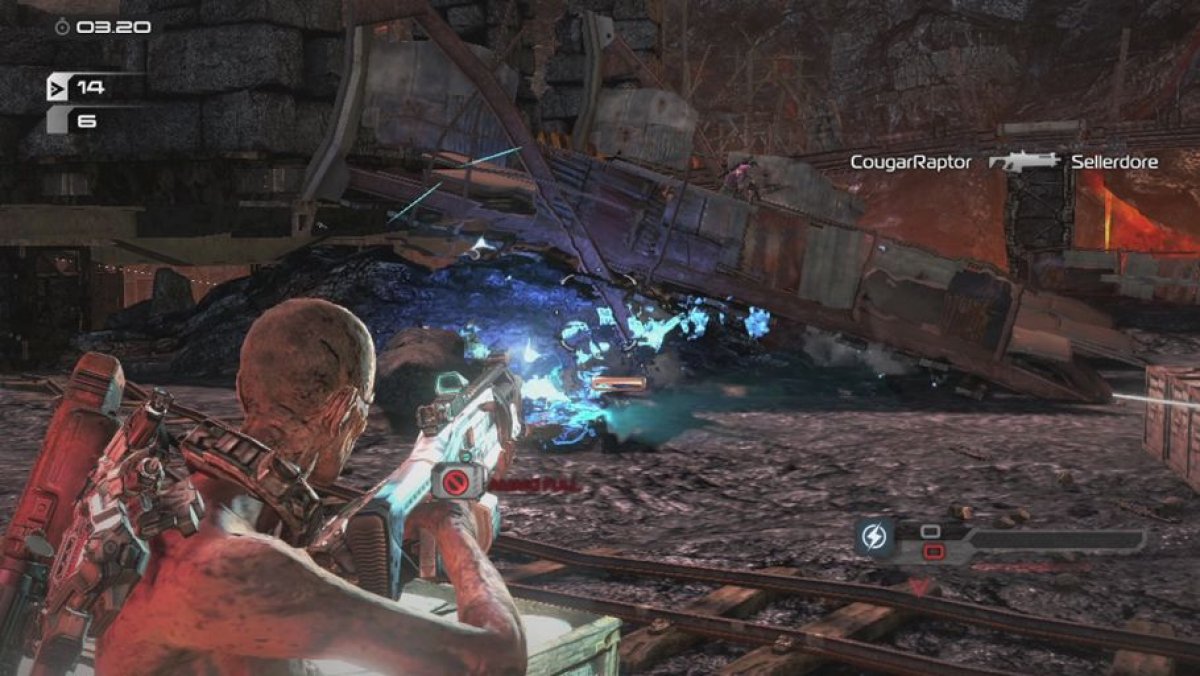Viewport: 1200px width, 676px height.
Task: Activate the lightning bolt ability icon
Action: click(x=874, y=536)
